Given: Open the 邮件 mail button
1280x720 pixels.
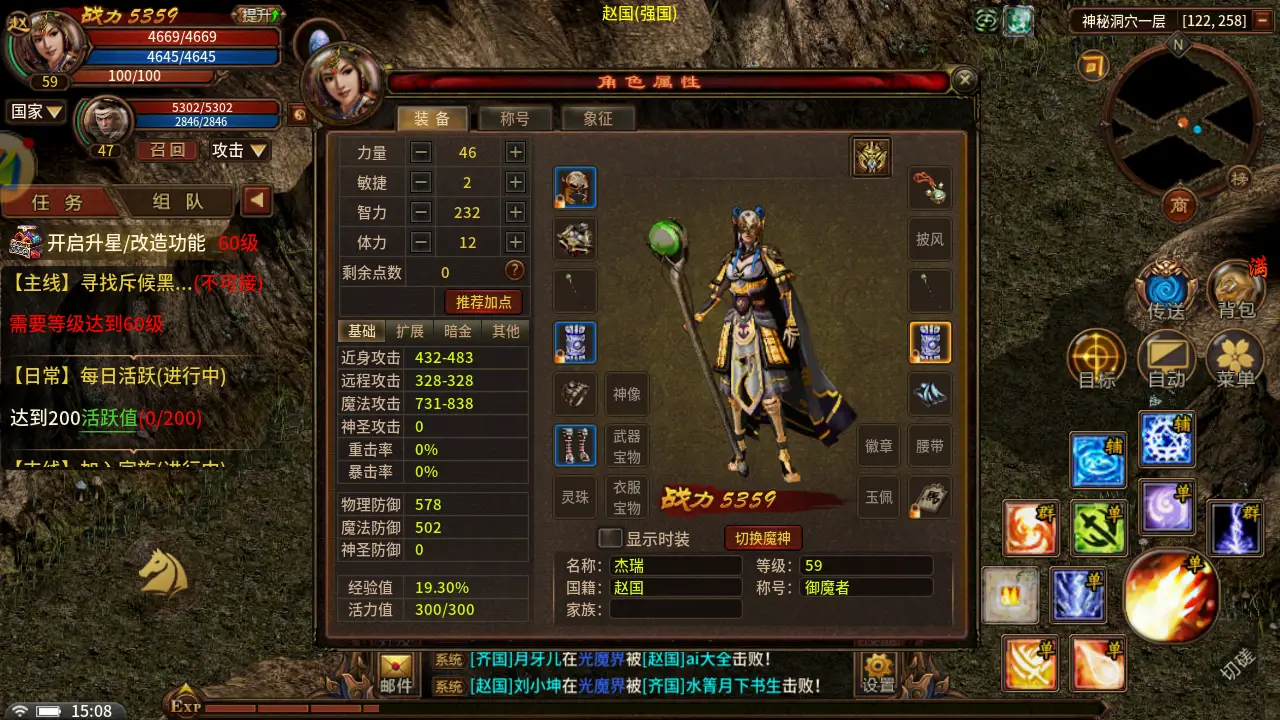Looking at the screenshot, I should 396,674.
